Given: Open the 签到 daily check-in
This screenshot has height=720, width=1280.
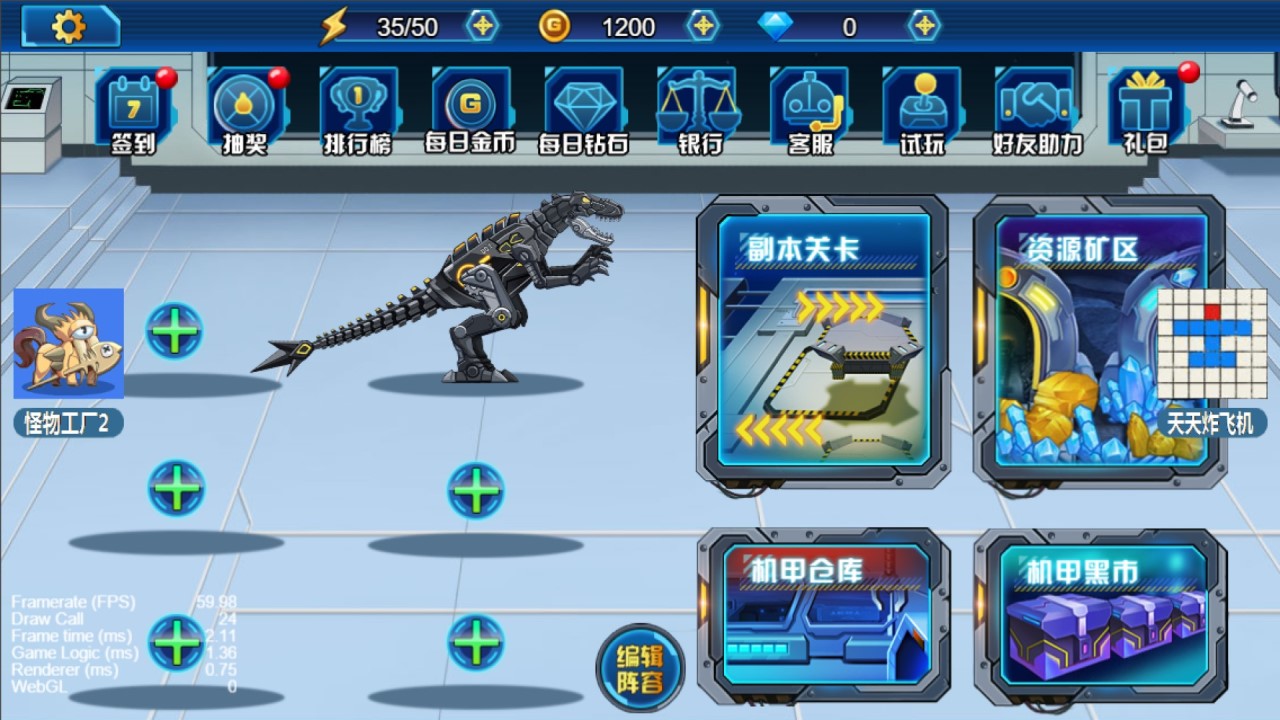Looking at the screenshot, I should tap(133, 110).
